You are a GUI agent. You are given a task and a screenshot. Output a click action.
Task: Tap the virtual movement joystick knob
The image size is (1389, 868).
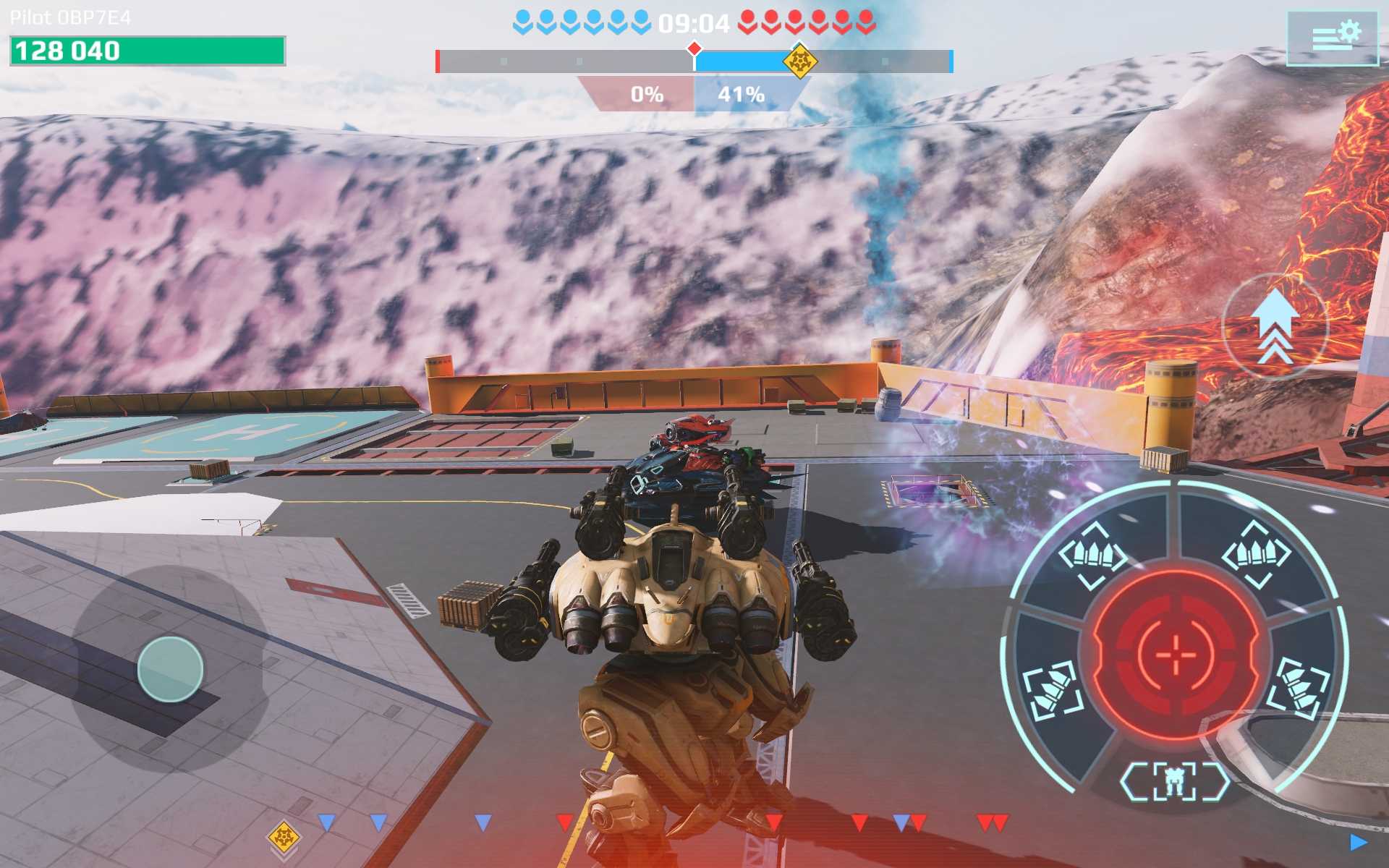[x=170, y=669]
